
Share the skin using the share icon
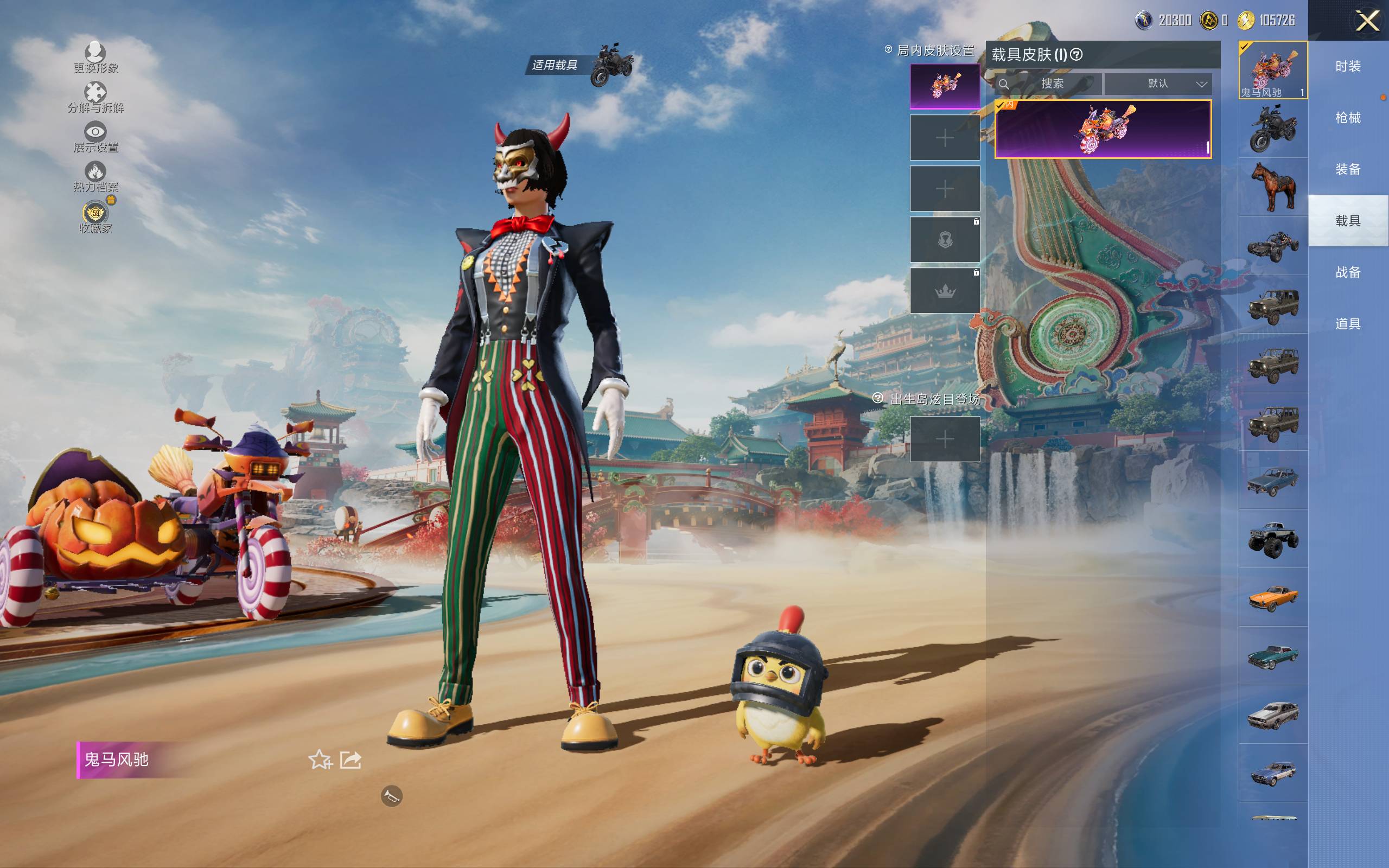[x=351, y=760]
